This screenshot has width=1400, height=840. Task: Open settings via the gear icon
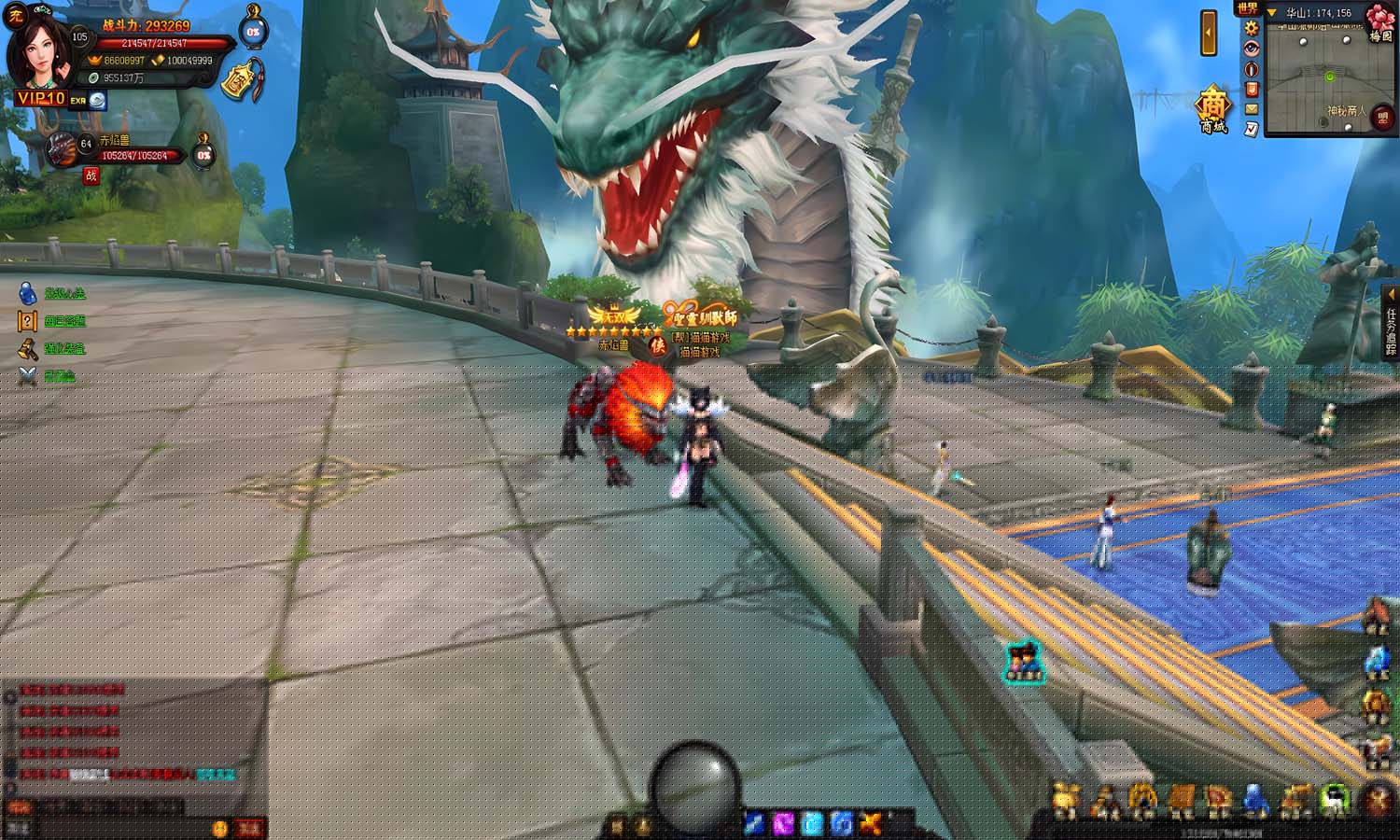pyautogui.click(x=1252, y=29)
